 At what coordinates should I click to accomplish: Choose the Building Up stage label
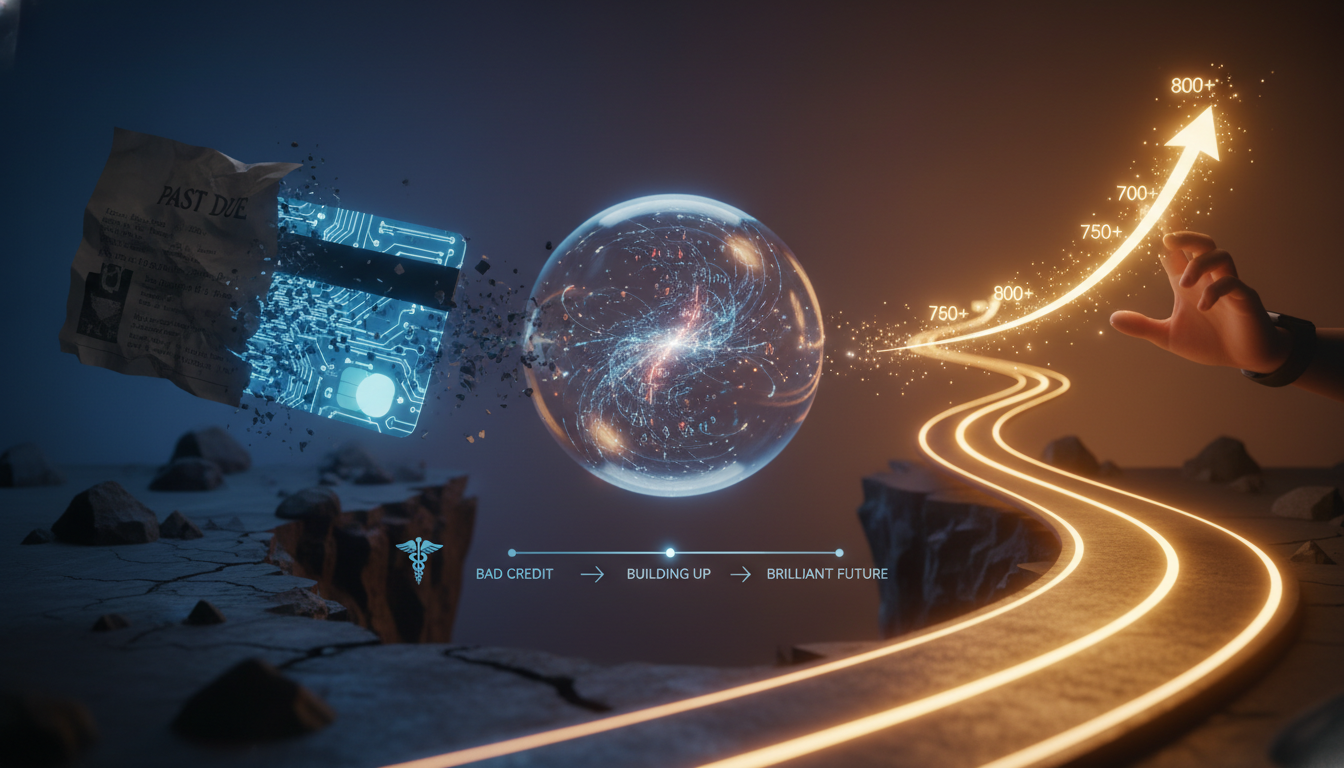668,575
